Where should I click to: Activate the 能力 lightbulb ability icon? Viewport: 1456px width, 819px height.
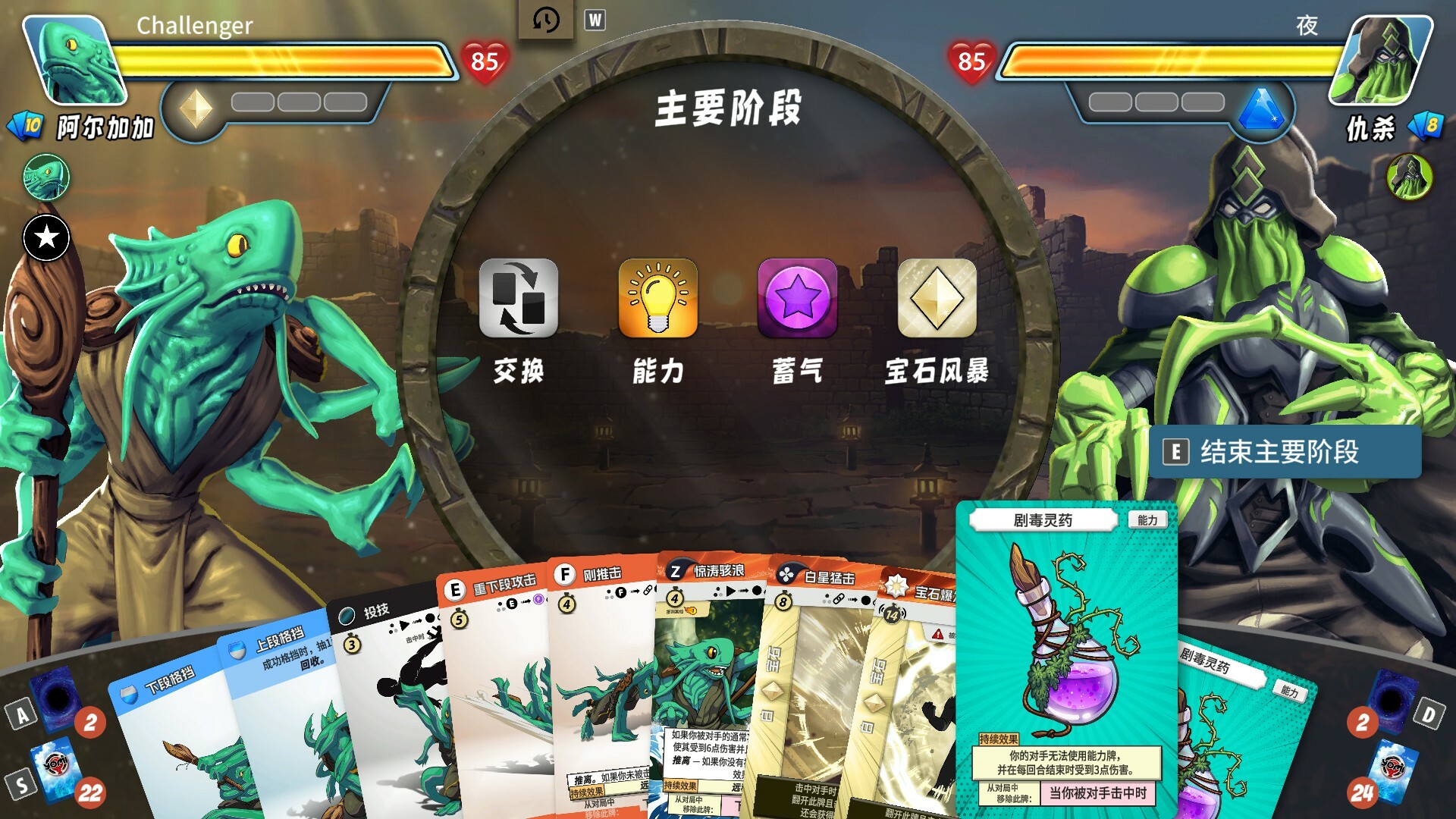coord(658,297)
